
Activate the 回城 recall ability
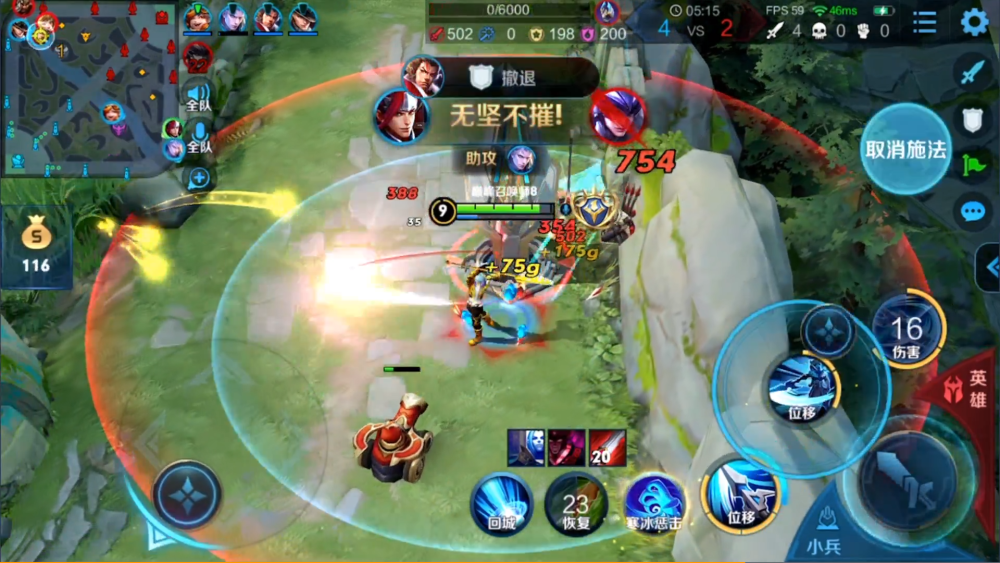click(502, 503)
